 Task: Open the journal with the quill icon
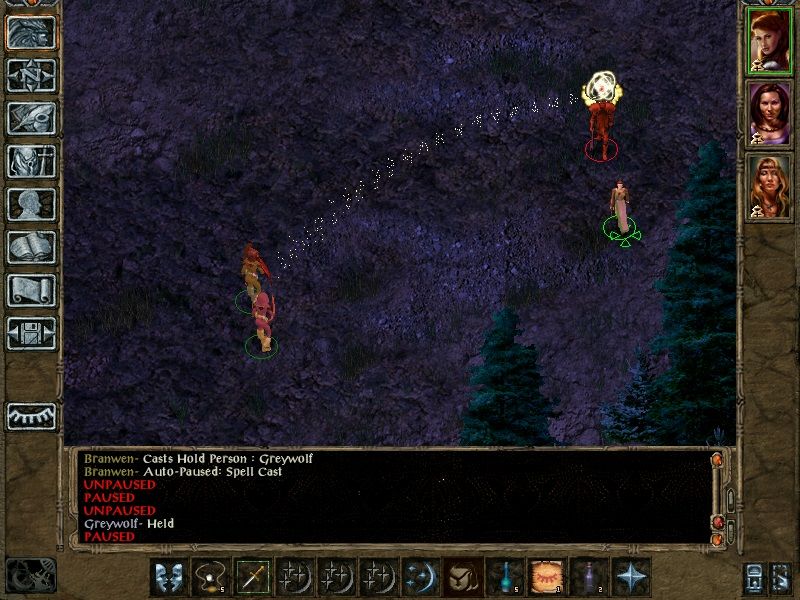[31, 118]
